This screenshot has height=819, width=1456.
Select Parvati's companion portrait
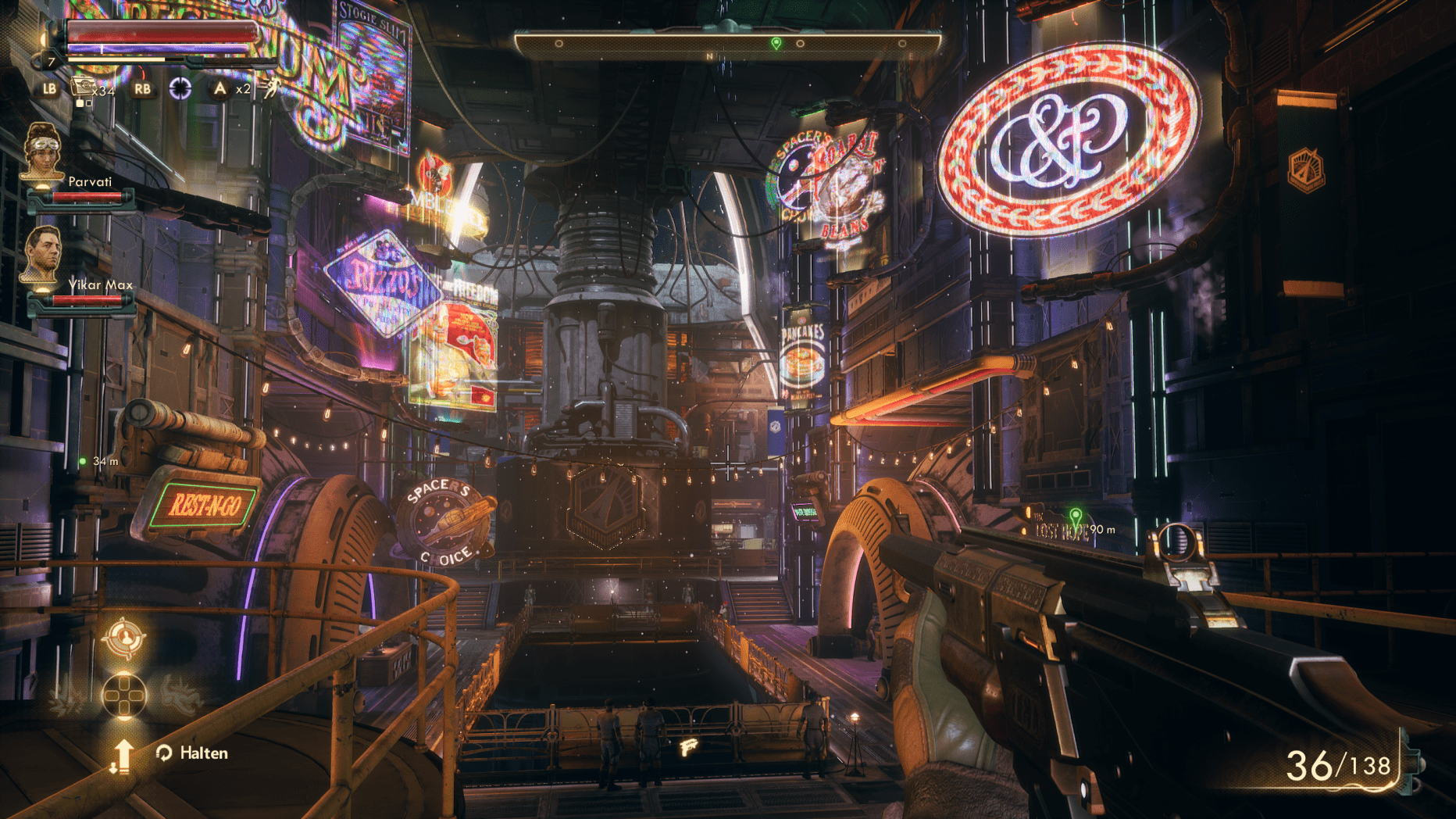click(42, 152)
